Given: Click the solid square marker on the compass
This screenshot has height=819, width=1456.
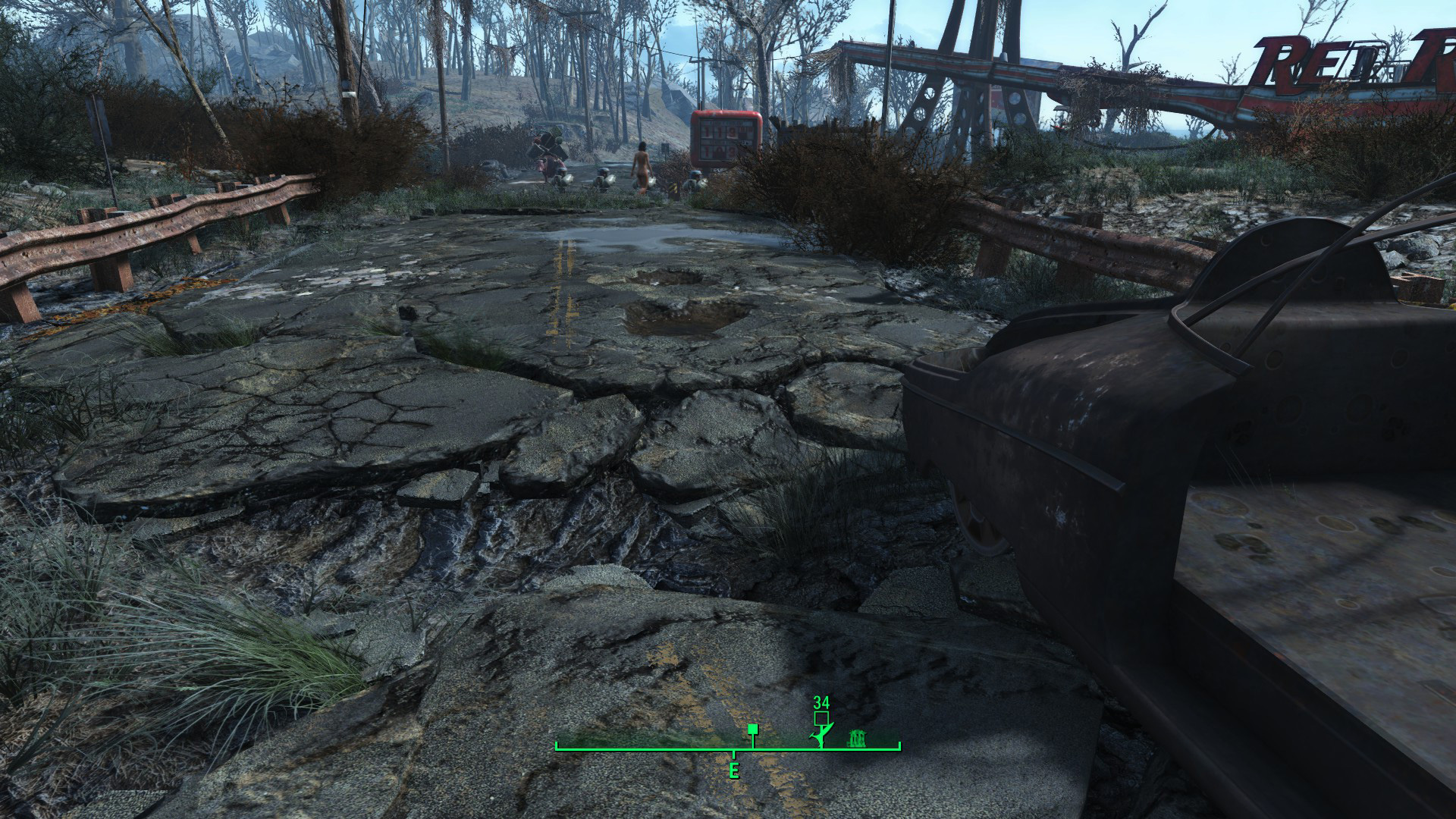Looking at the screenshot, I should click(x=752, y=730).
